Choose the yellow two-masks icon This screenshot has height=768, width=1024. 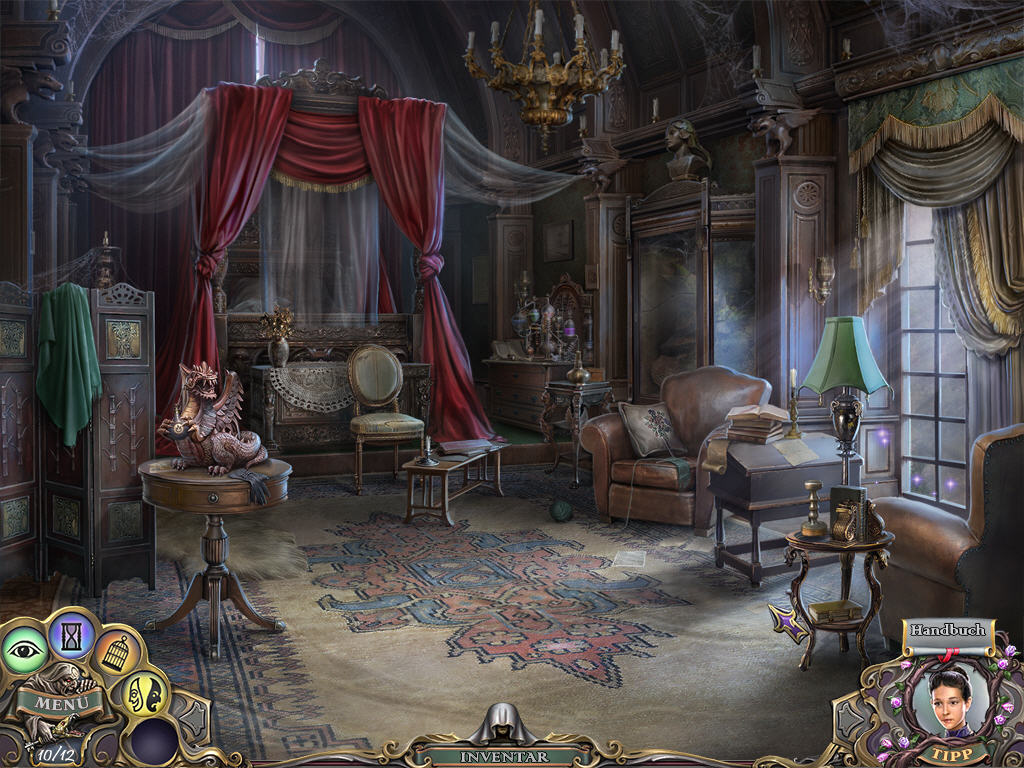pos(144,693)
